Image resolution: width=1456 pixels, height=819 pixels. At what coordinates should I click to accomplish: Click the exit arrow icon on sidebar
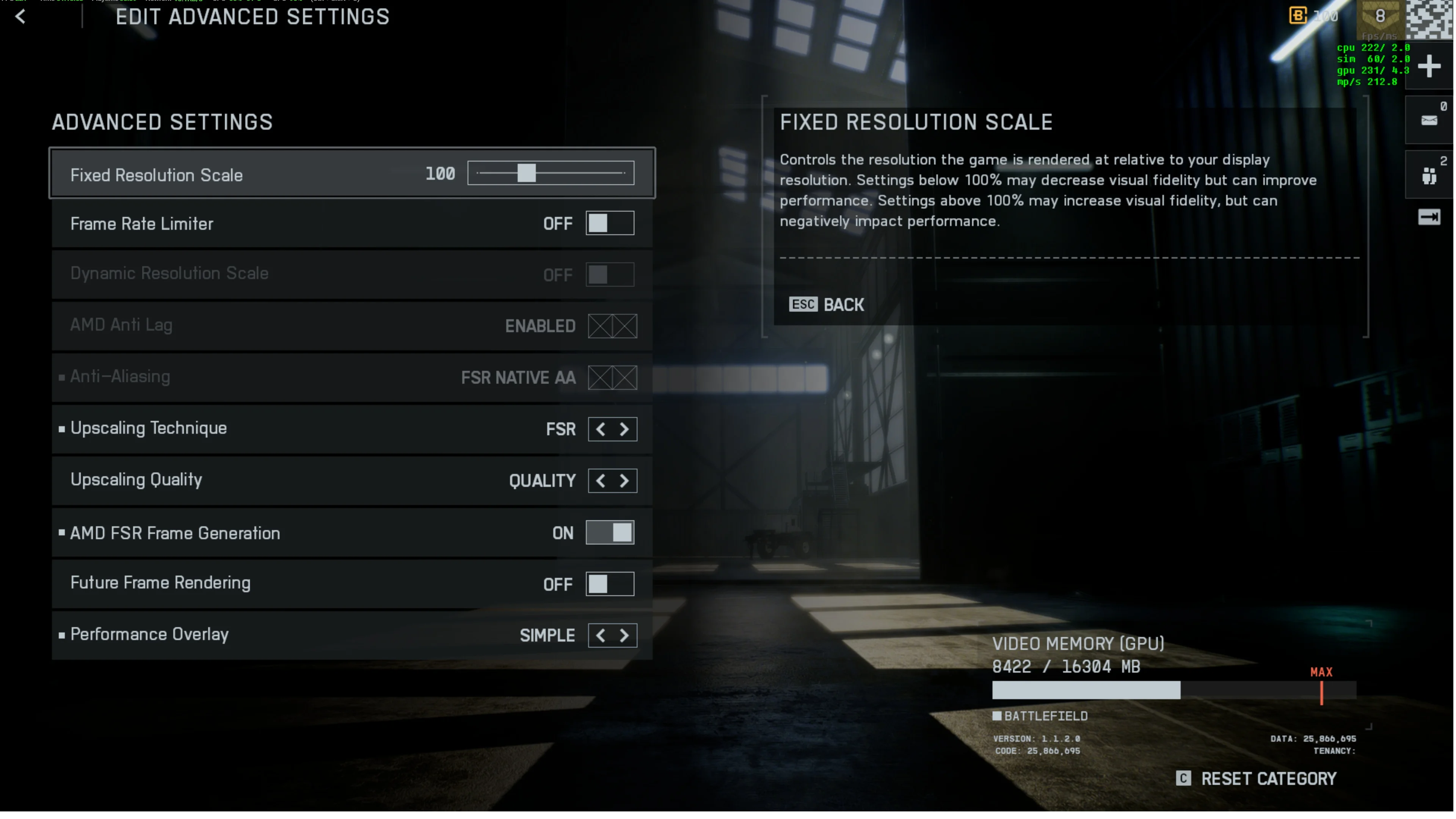[x=1429, y=218]
